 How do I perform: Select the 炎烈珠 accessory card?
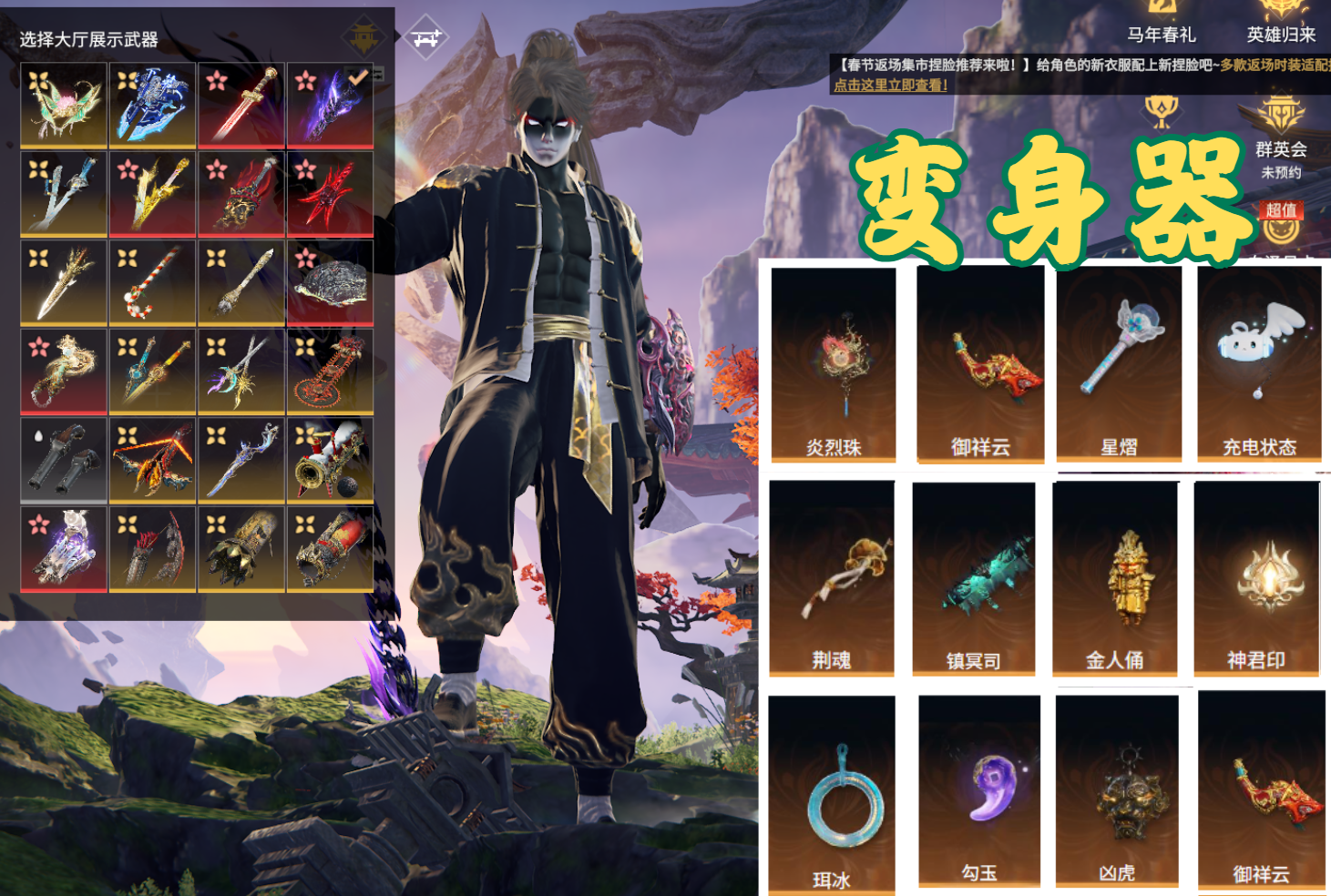[x=834, y=364]
